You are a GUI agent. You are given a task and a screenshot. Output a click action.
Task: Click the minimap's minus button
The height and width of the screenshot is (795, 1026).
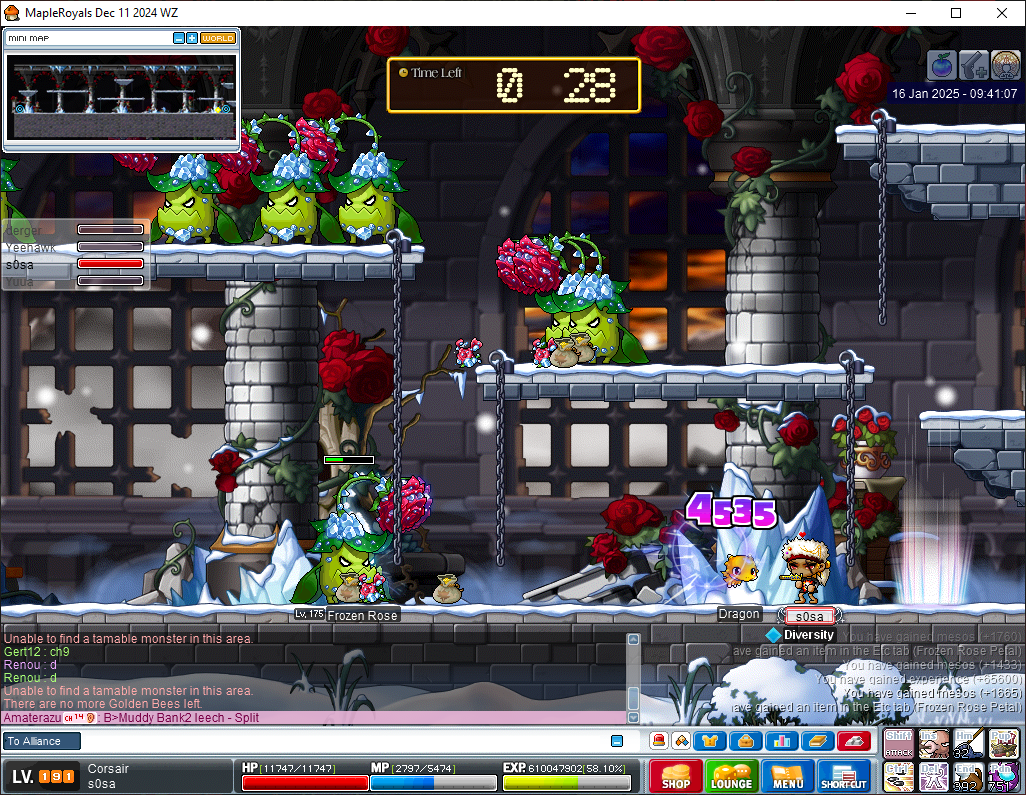click(179, 38)
